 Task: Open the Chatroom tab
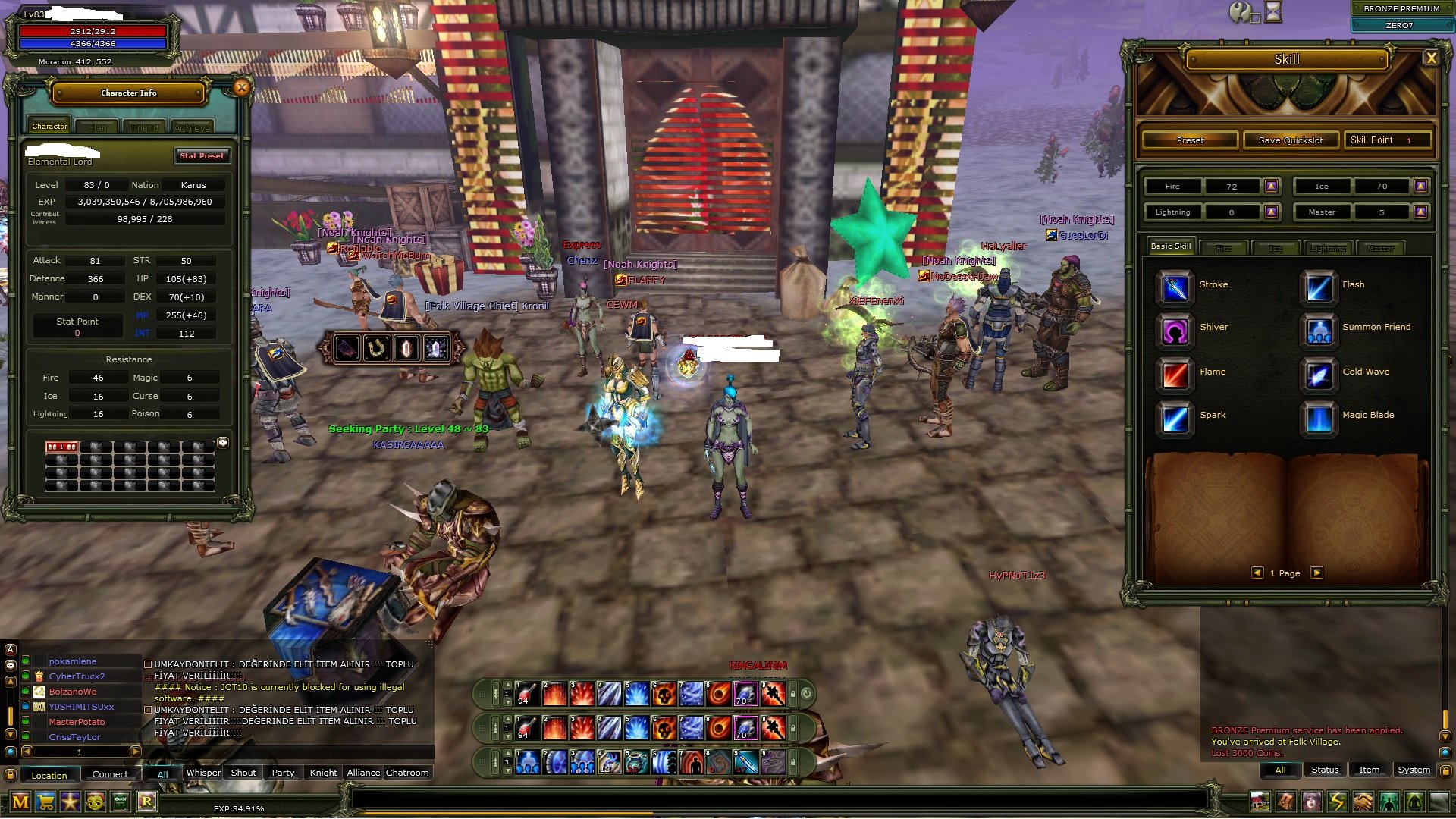click(x=407, y=773)
